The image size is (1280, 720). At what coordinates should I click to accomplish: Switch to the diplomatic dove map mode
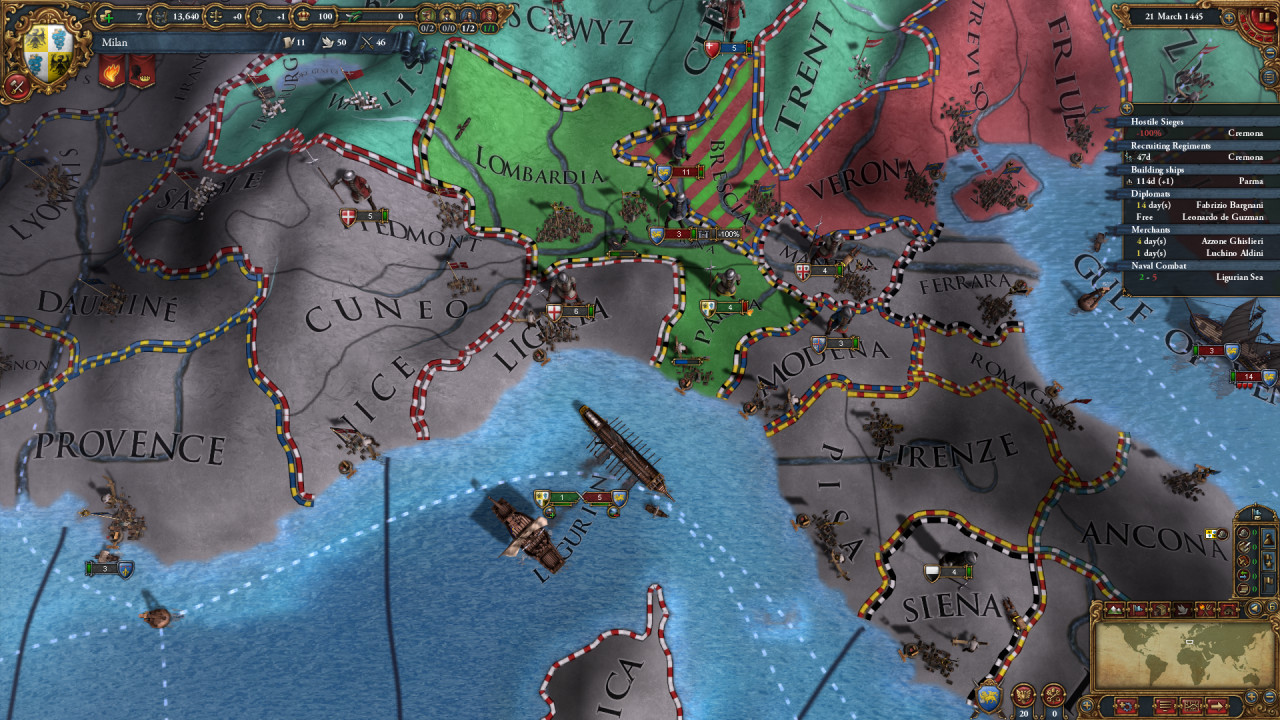coord(1183,609)
